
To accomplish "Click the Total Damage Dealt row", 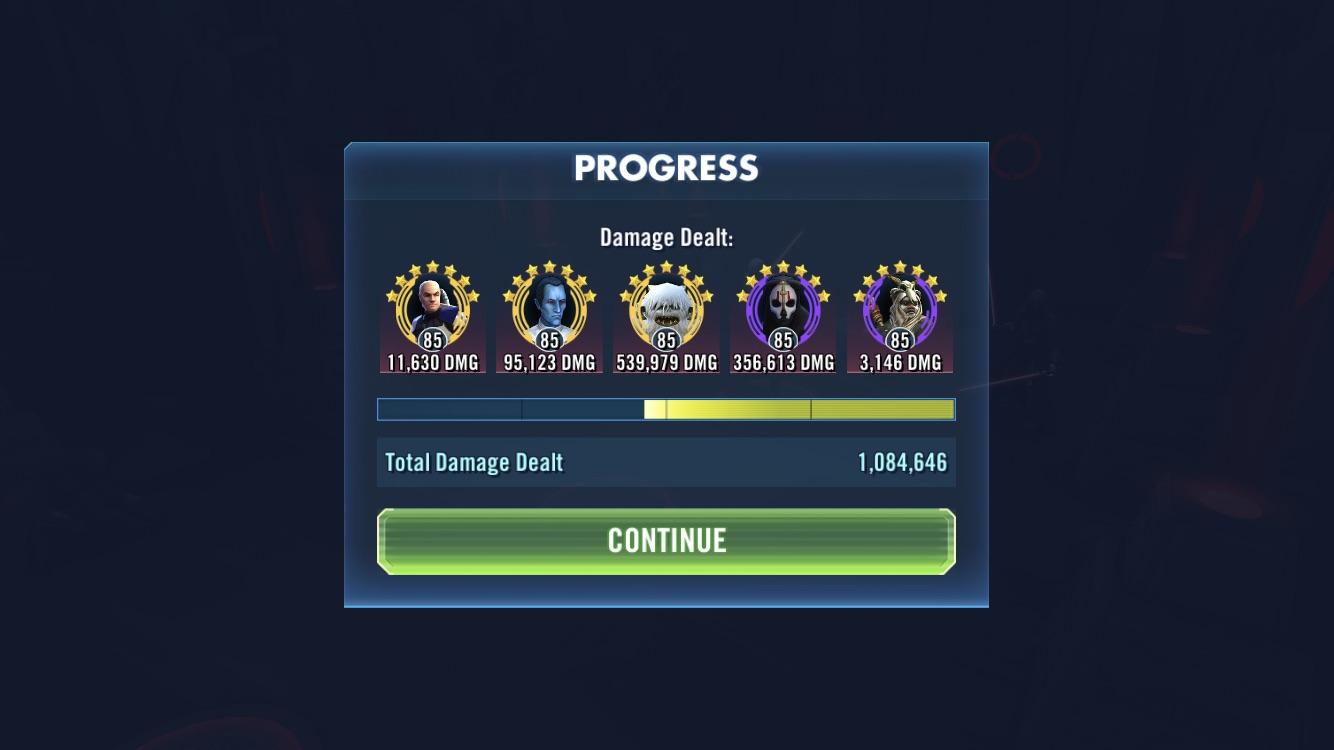I will [666, 462].
